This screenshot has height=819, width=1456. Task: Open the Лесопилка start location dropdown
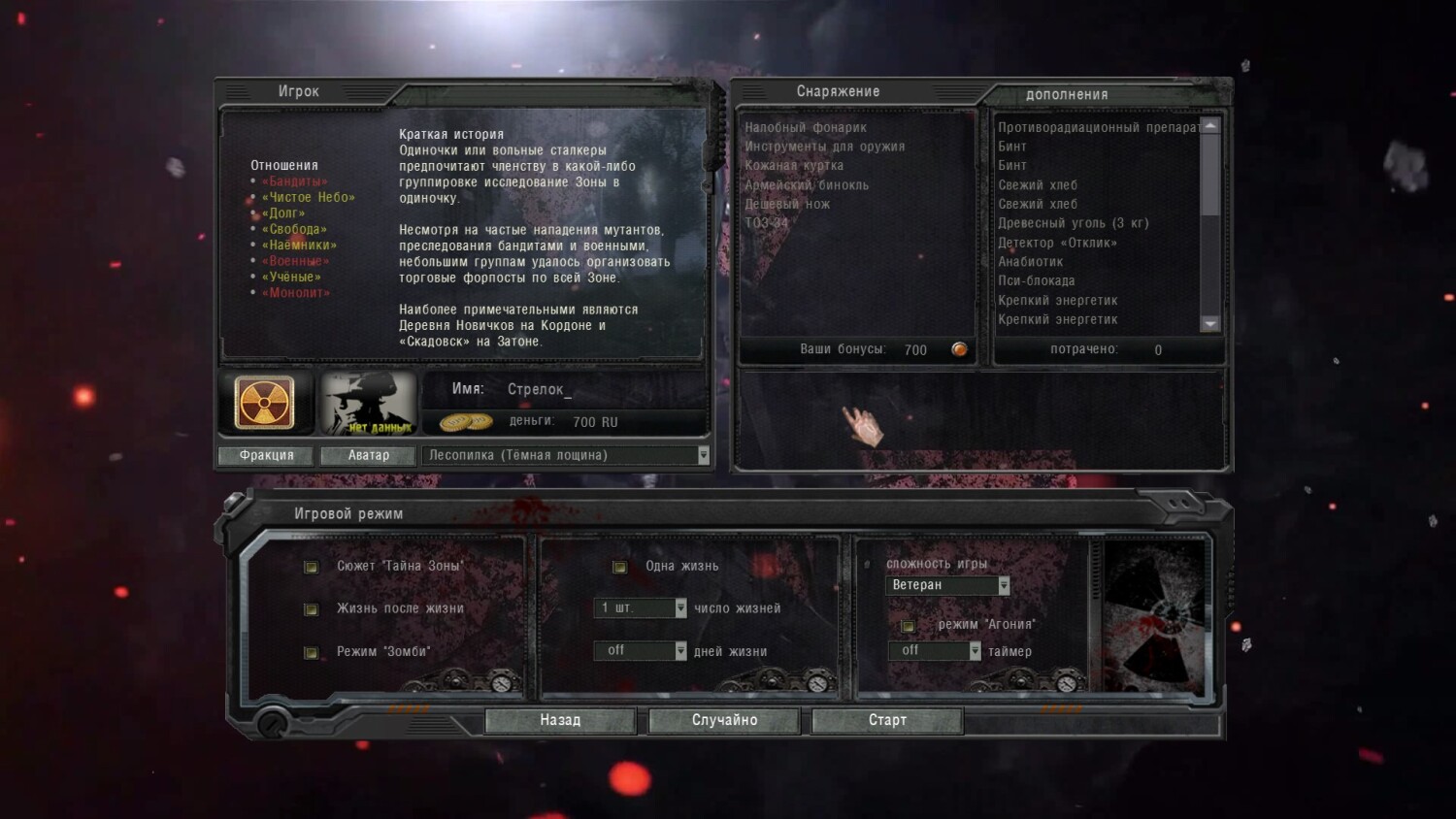coord(703,455)
